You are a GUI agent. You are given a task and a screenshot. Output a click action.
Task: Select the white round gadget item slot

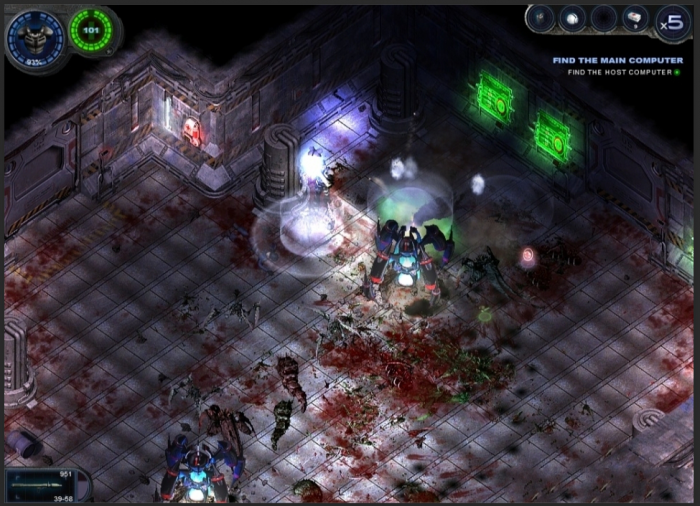point(572,18)
